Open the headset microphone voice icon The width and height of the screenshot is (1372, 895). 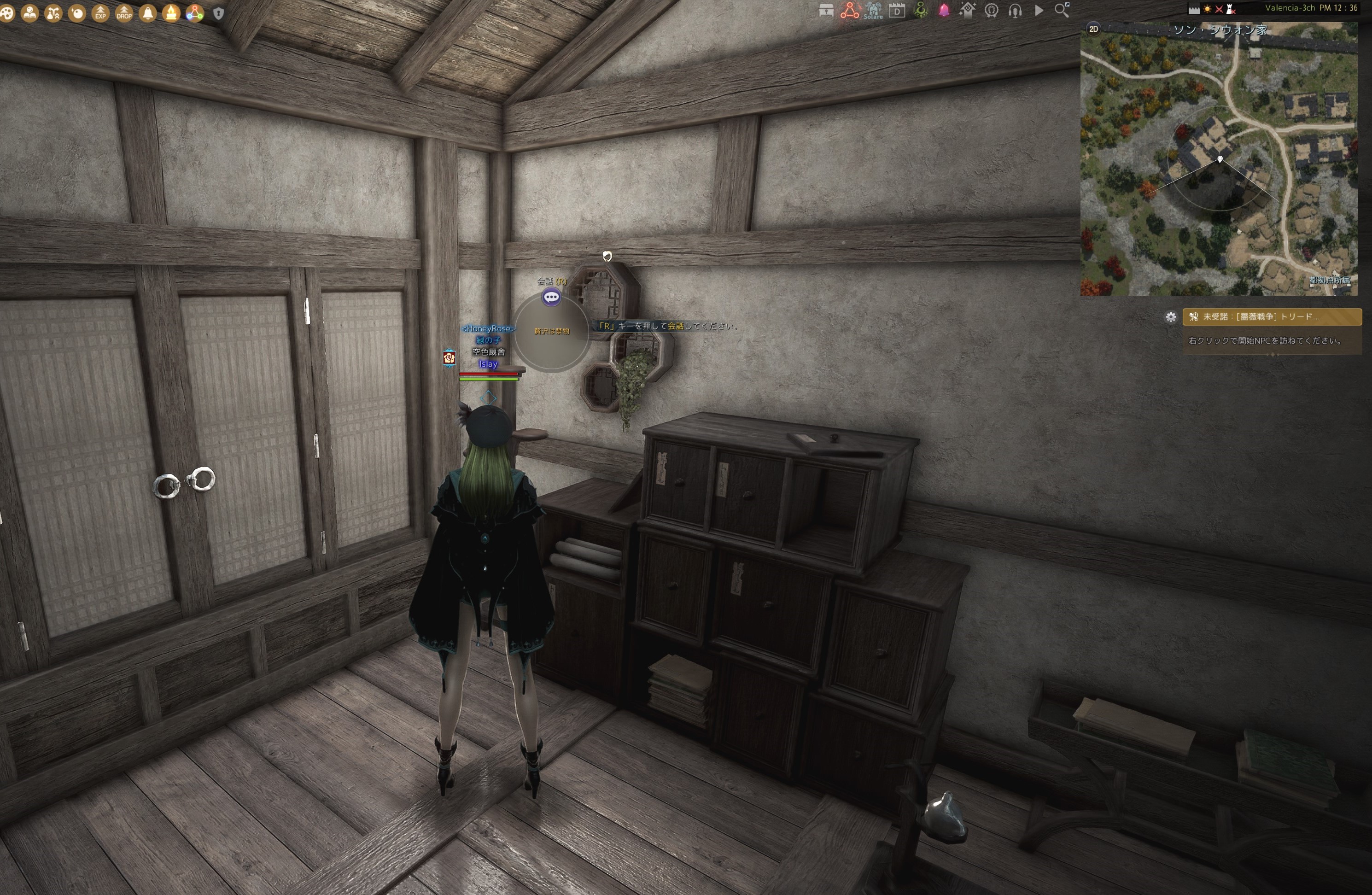(1015, 11)
